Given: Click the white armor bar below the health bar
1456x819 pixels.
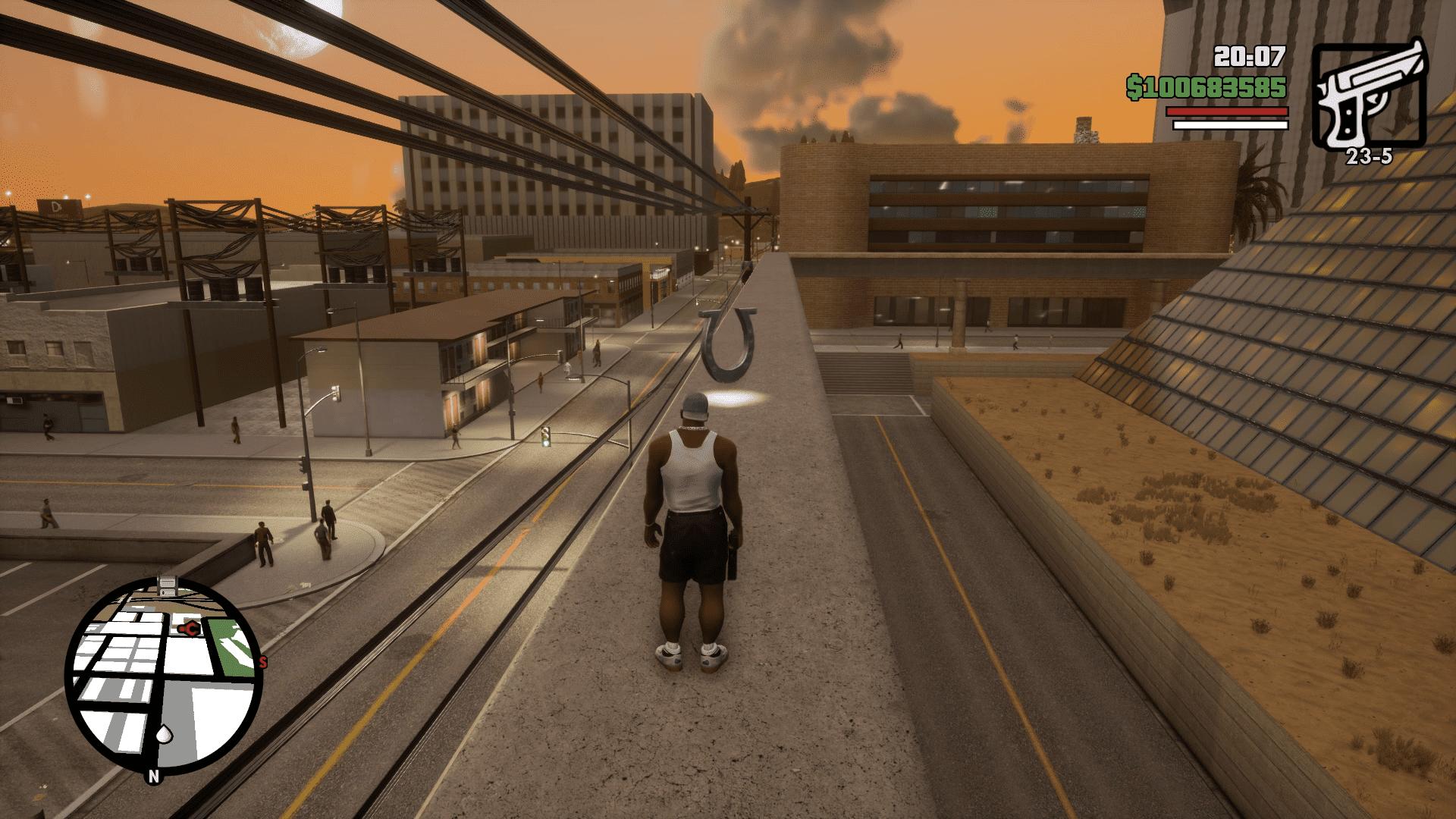Looking at the screenshot, I should point(1229,124).
